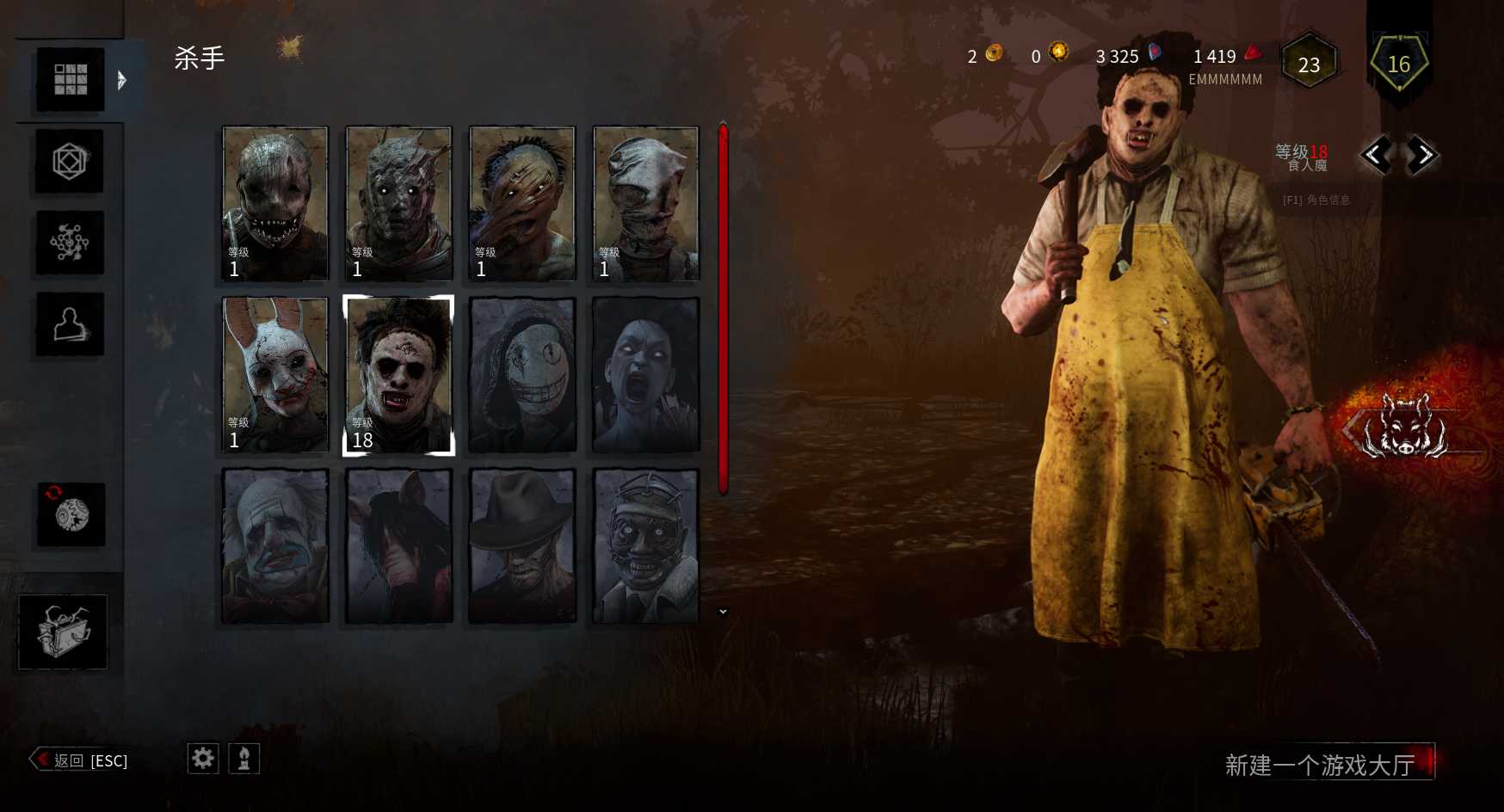
Task: Open the loadout hexagon tab
Action: click(x=70, y=161)
